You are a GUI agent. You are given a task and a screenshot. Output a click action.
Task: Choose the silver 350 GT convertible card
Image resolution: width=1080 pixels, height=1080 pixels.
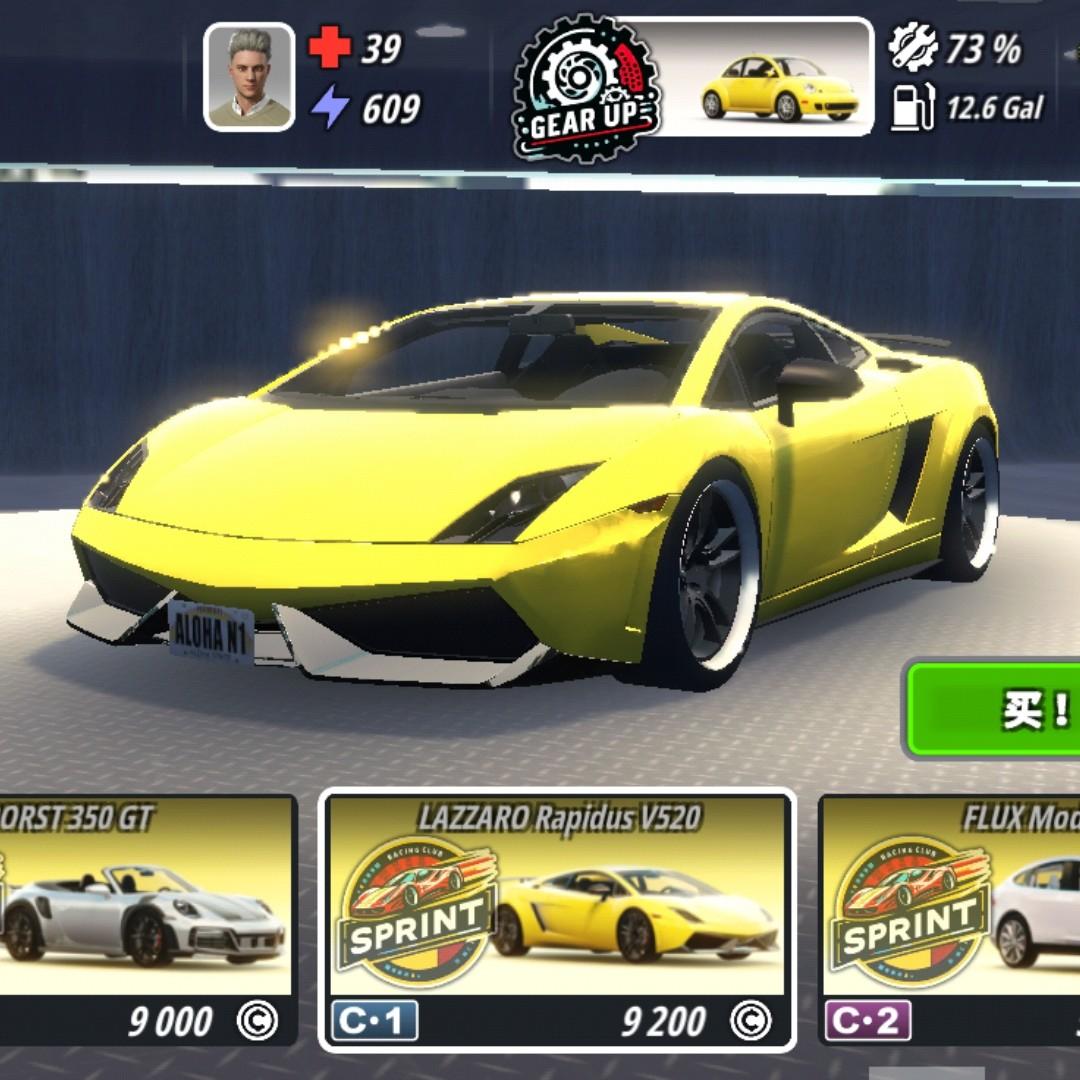(x=147, y=920)
